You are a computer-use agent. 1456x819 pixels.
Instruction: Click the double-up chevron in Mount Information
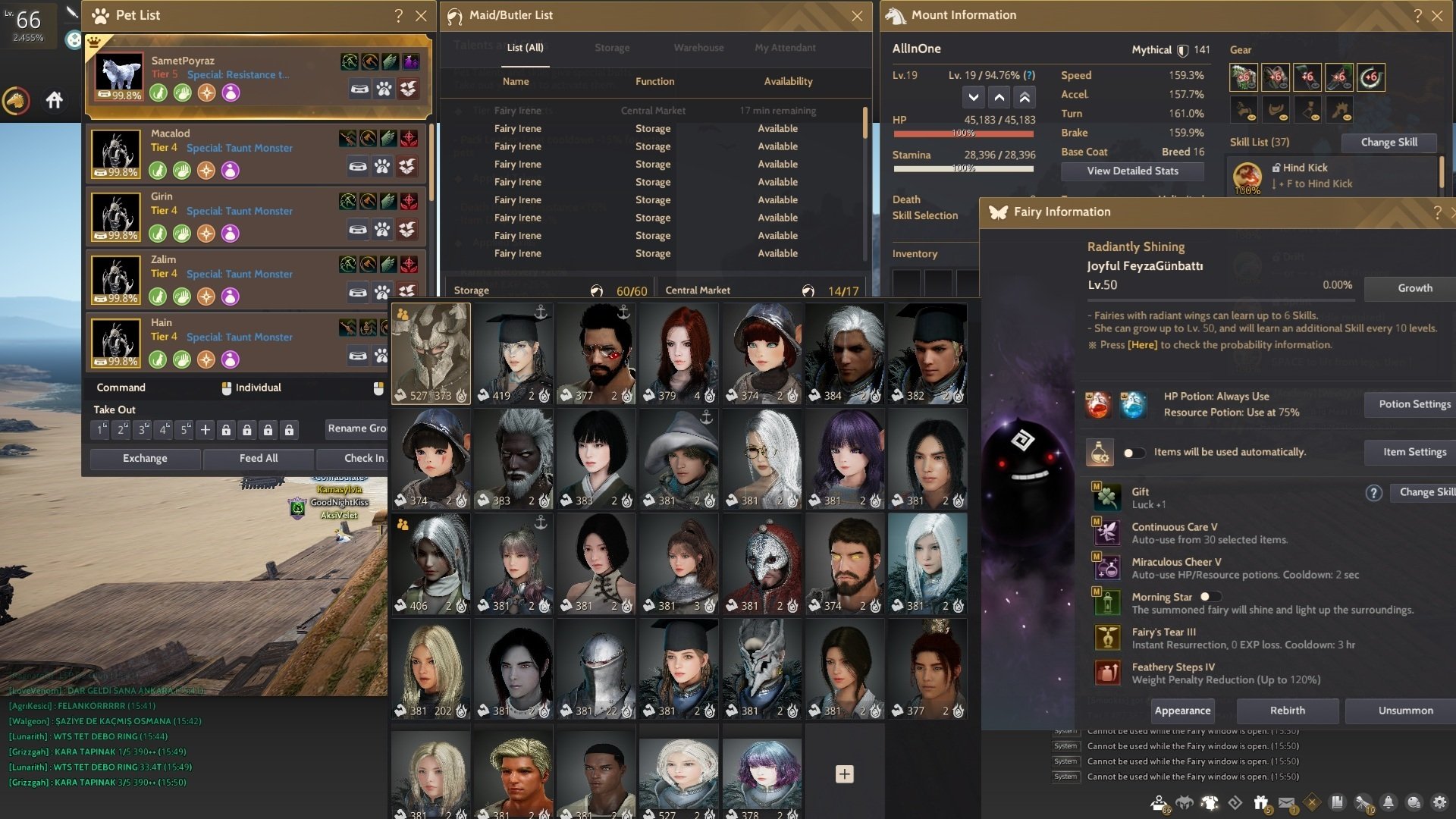(x=1024, y=97)
